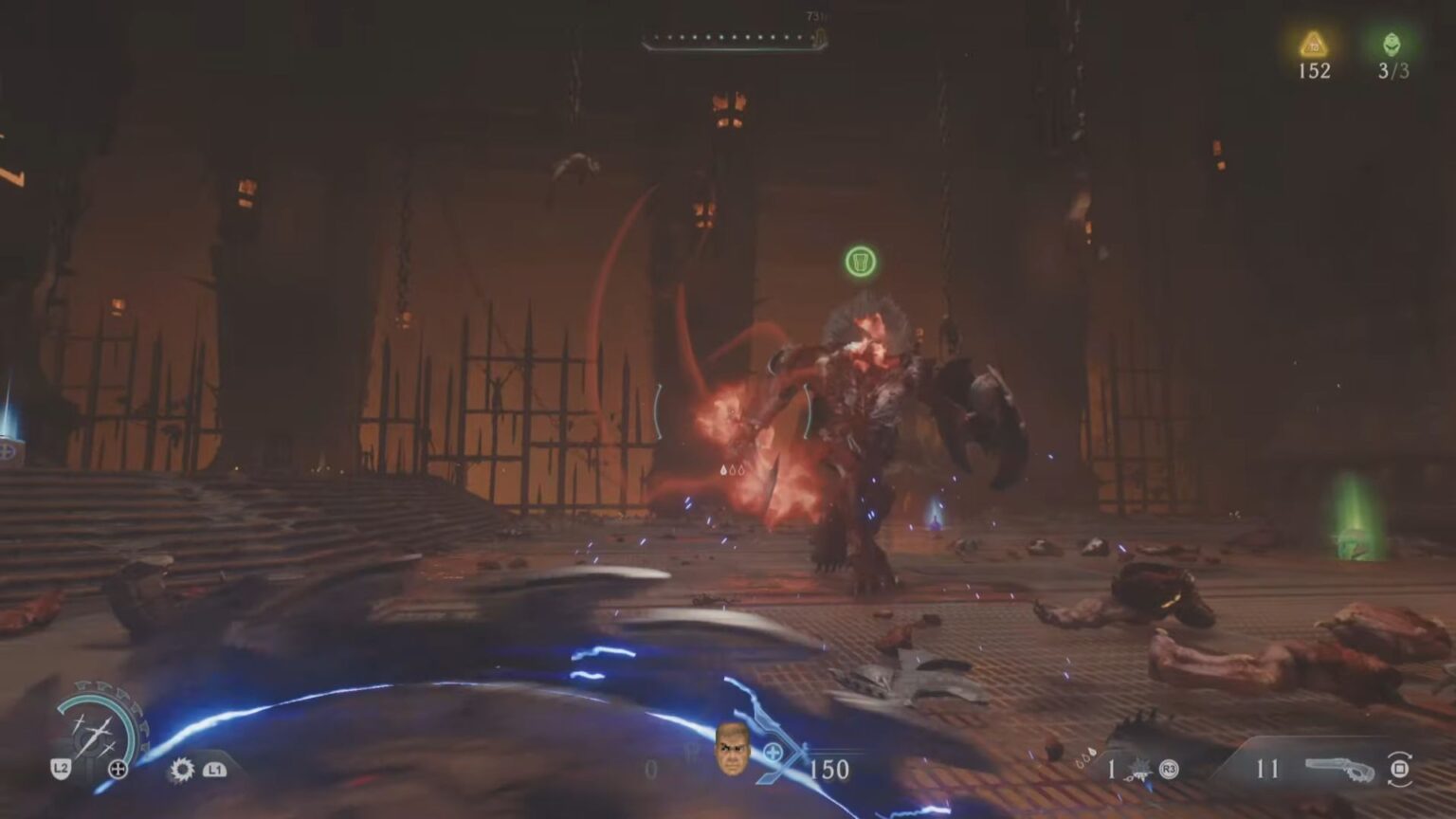Image resolution: width=1456 pixels, height=819 pixels.
Task: Click the blue crystal icon beside the 150 counter
Action: [x=773, y=755]
